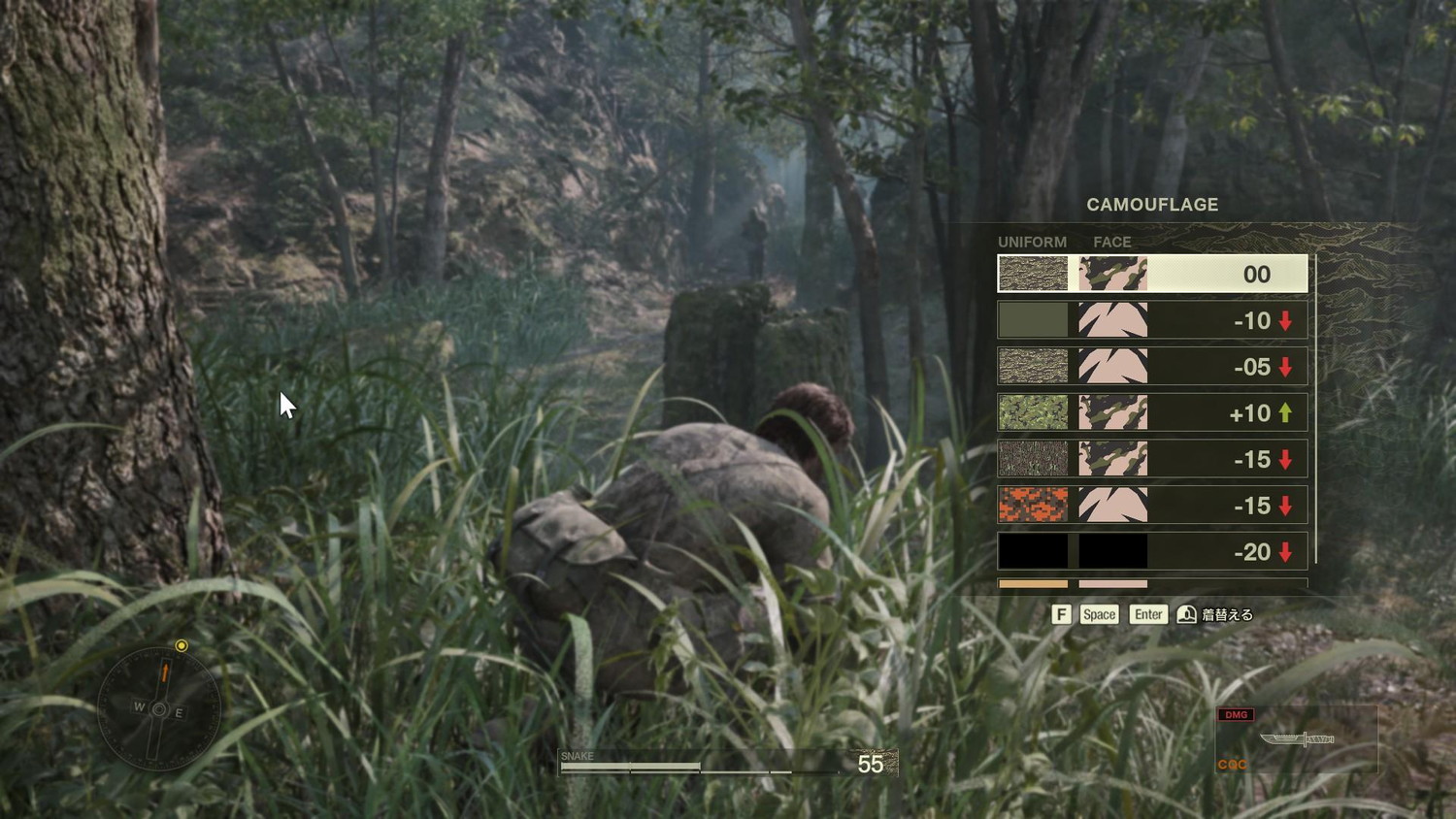1456x819 pixels.
Task: Select the green leaf camouflage with +10 rating
Action: (x=1152, y=413)
